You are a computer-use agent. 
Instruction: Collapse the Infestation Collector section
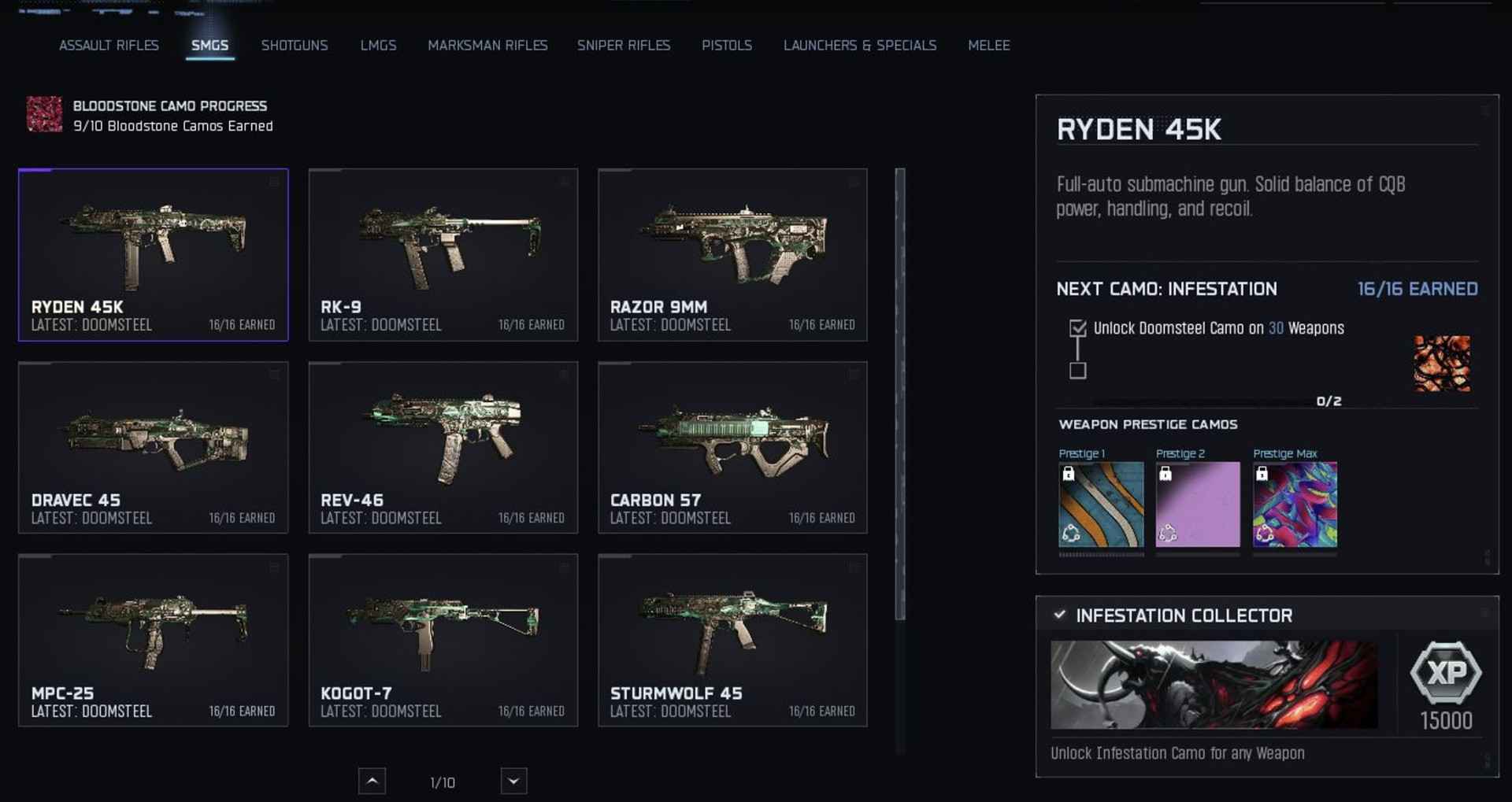(1060, 615)
